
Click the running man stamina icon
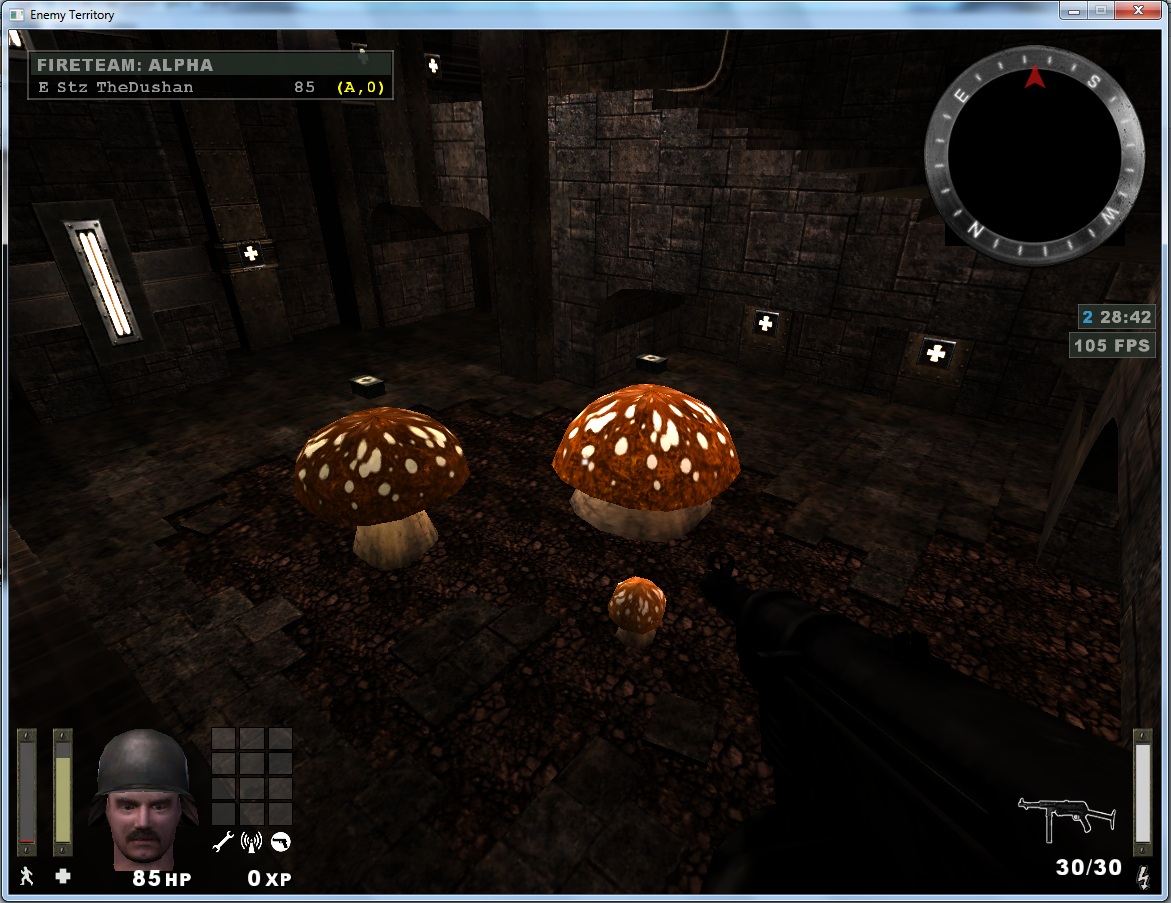pyautogui.click(x=26, y=877)
